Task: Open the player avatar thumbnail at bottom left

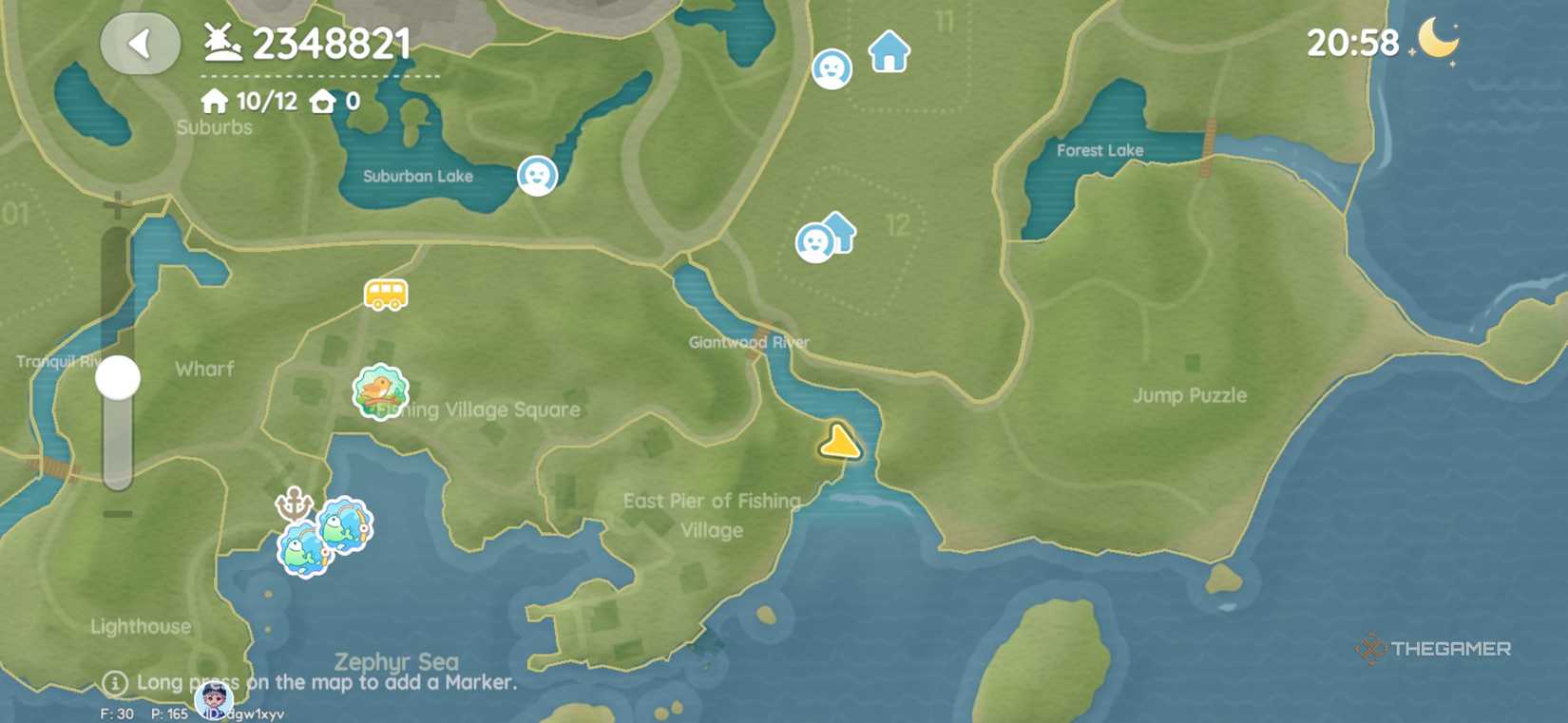Action: pos(216,703)
